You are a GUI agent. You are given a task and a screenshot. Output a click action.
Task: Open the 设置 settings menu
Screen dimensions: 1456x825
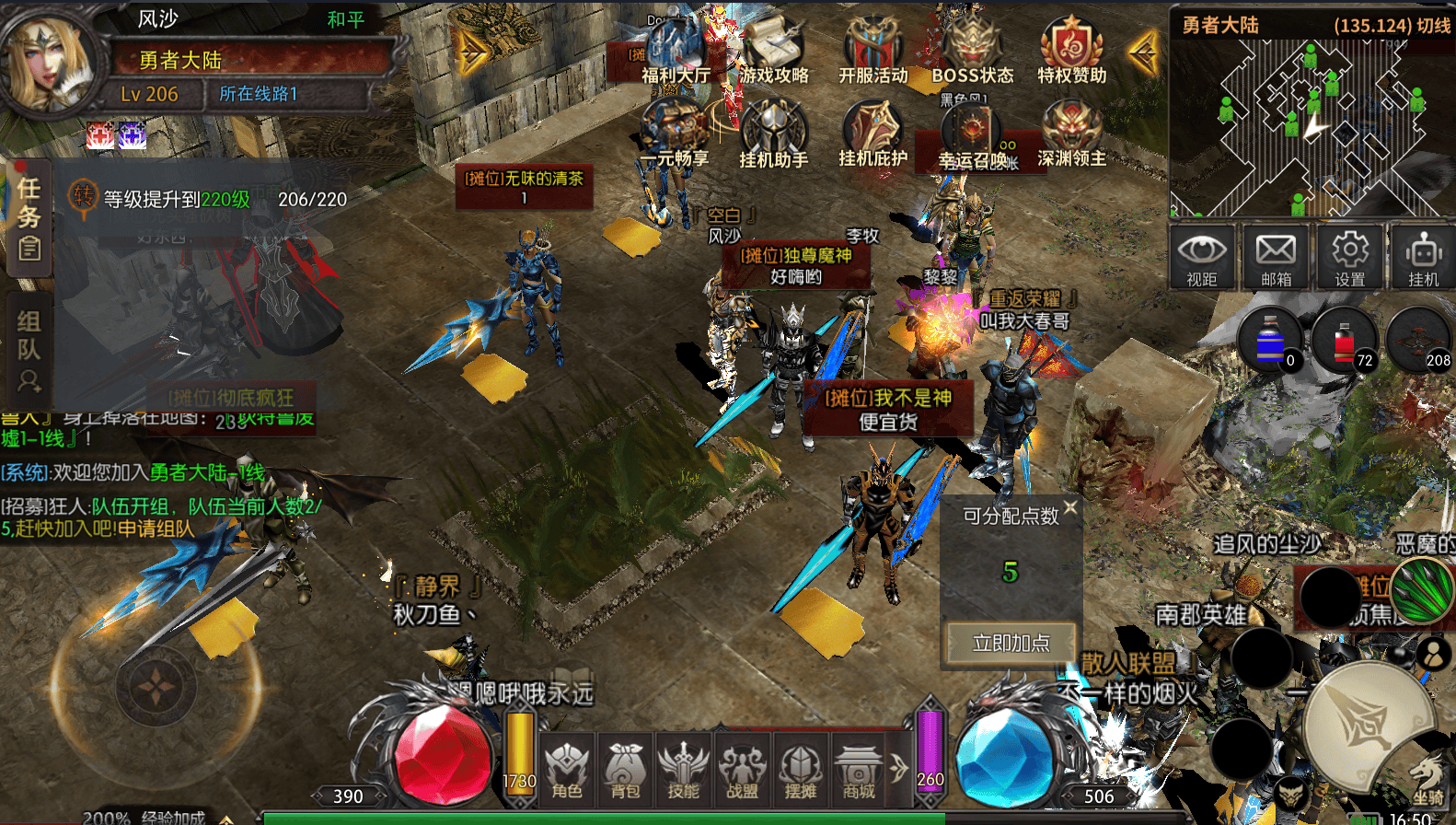1350,257
